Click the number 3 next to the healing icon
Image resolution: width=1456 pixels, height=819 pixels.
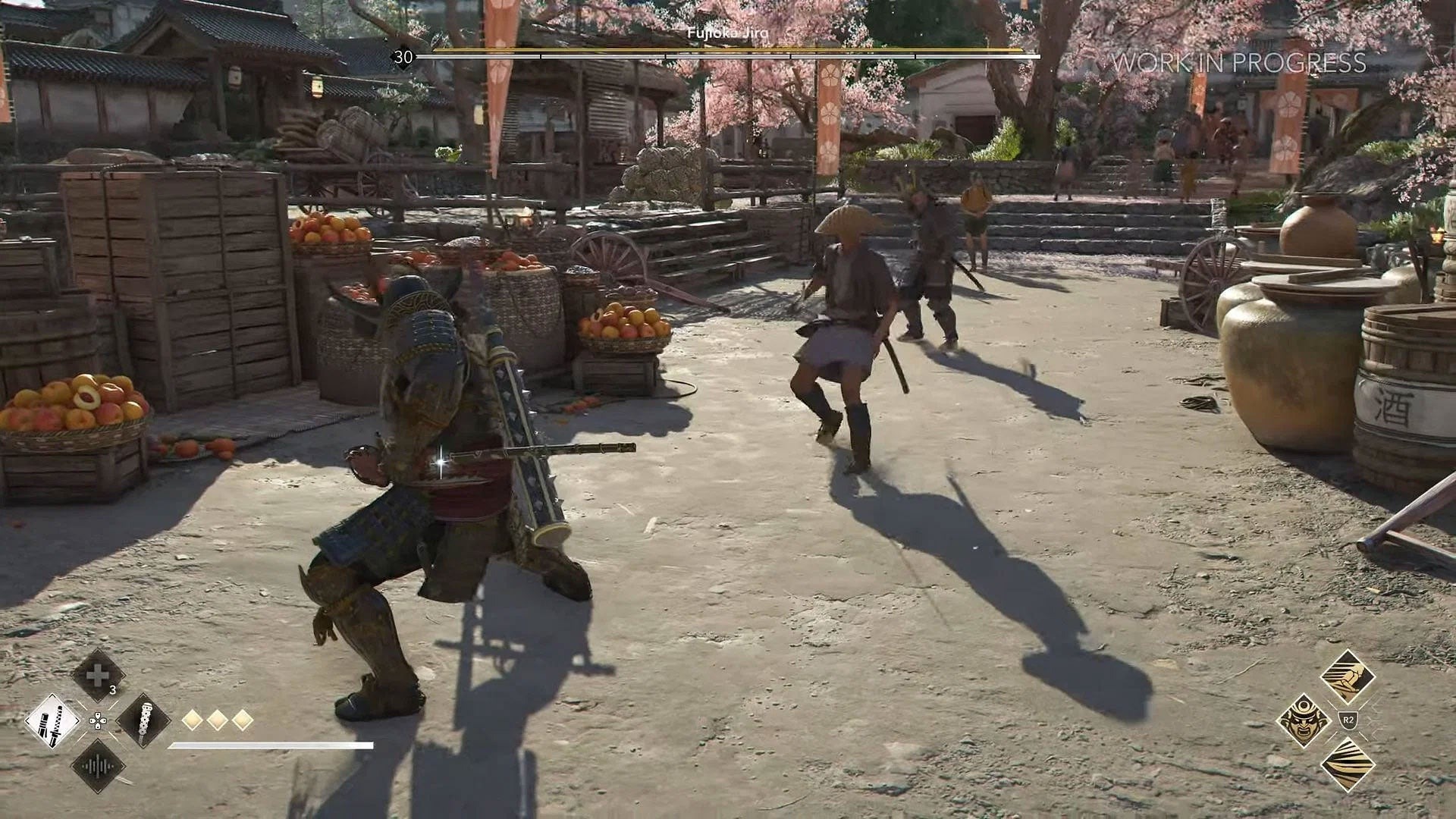tap(113, 689)
